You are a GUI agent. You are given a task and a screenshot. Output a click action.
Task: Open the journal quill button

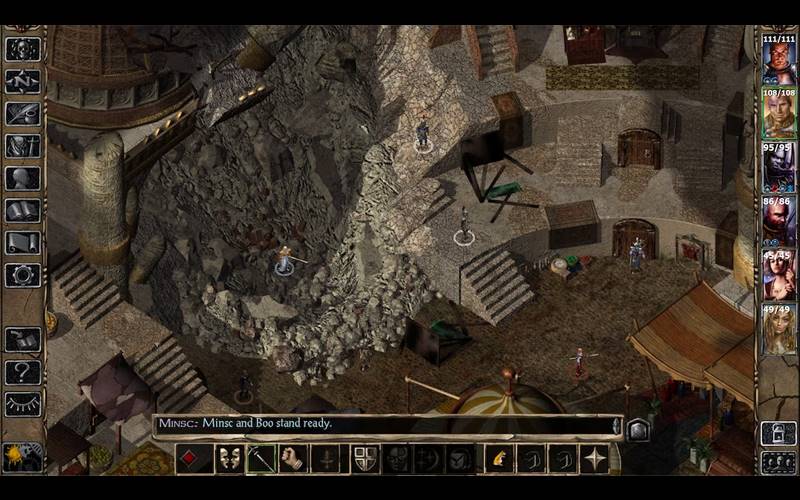(22, 114)
